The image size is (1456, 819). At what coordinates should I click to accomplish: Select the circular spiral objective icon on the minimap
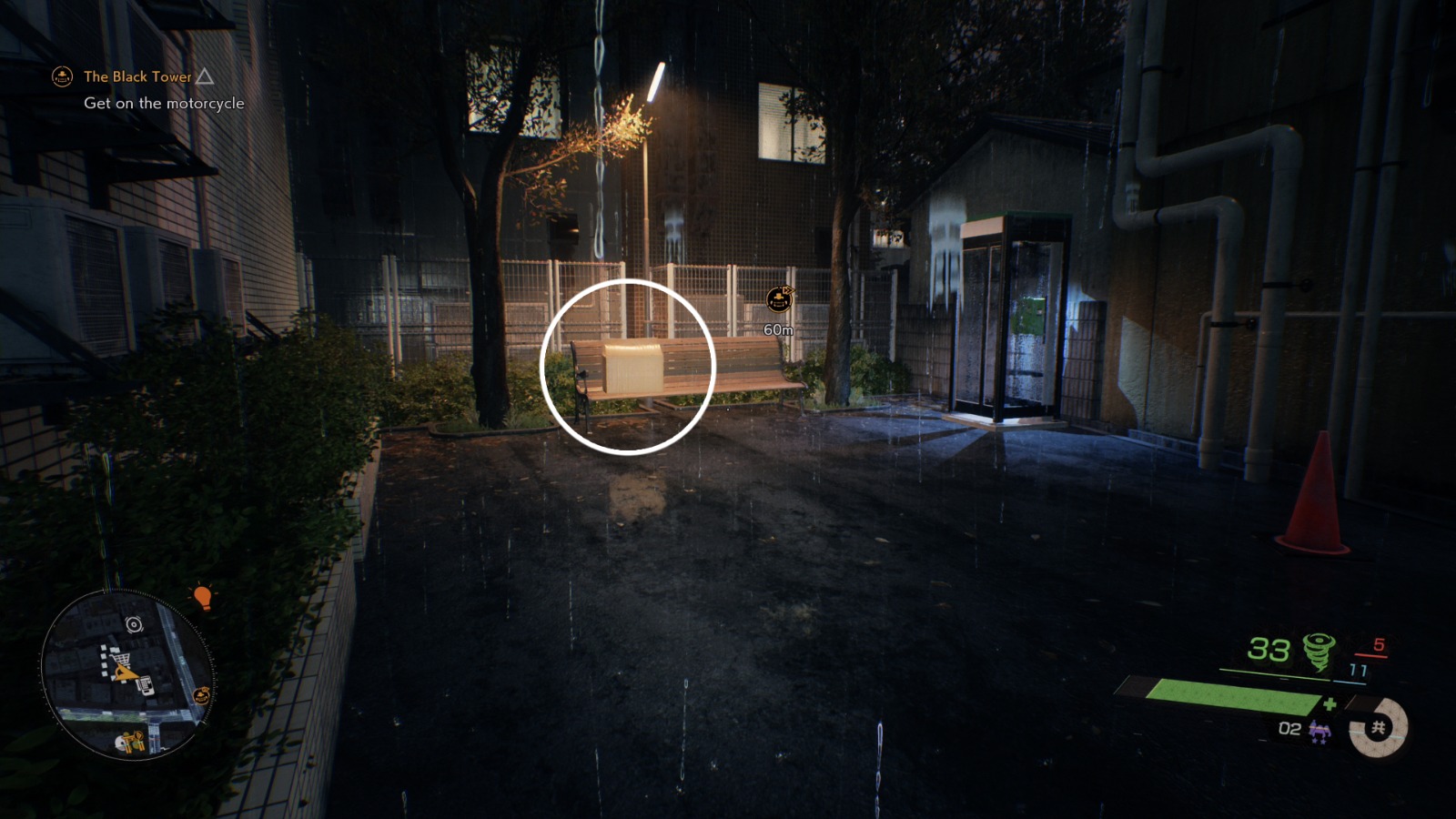133,624
